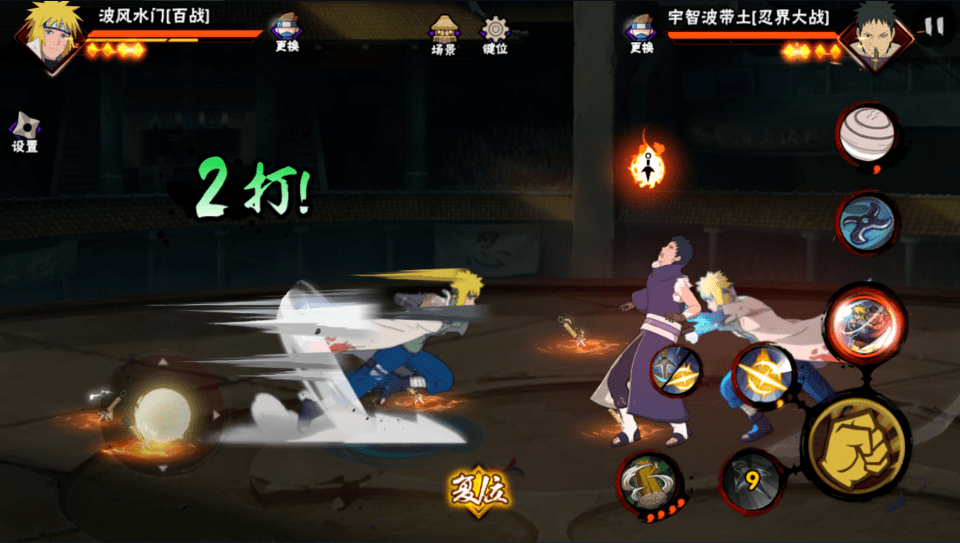
Task: Open the 场景 scene selector
Action: tap(443, 35)
